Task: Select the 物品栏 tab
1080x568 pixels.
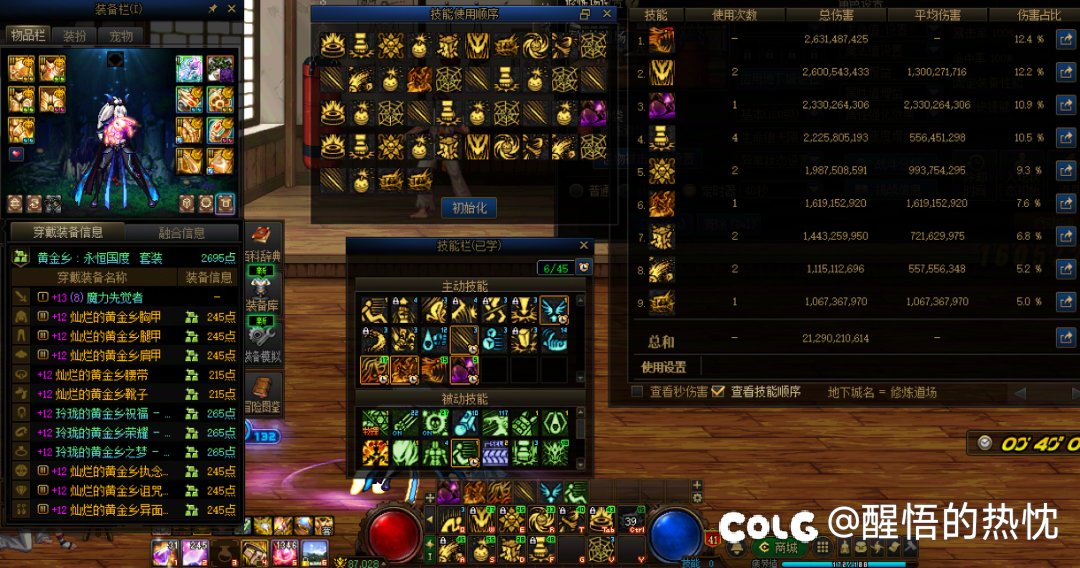Action: [29, 36]
